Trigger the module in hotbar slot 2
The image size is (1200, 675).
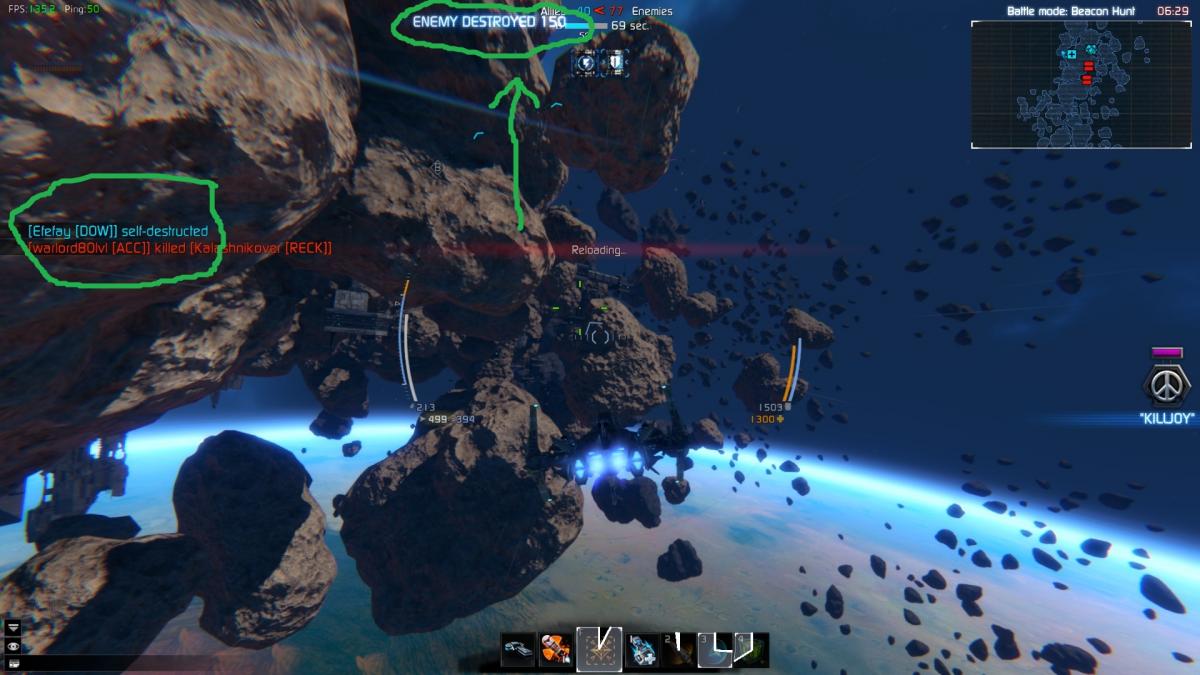(x=677, y=650)
